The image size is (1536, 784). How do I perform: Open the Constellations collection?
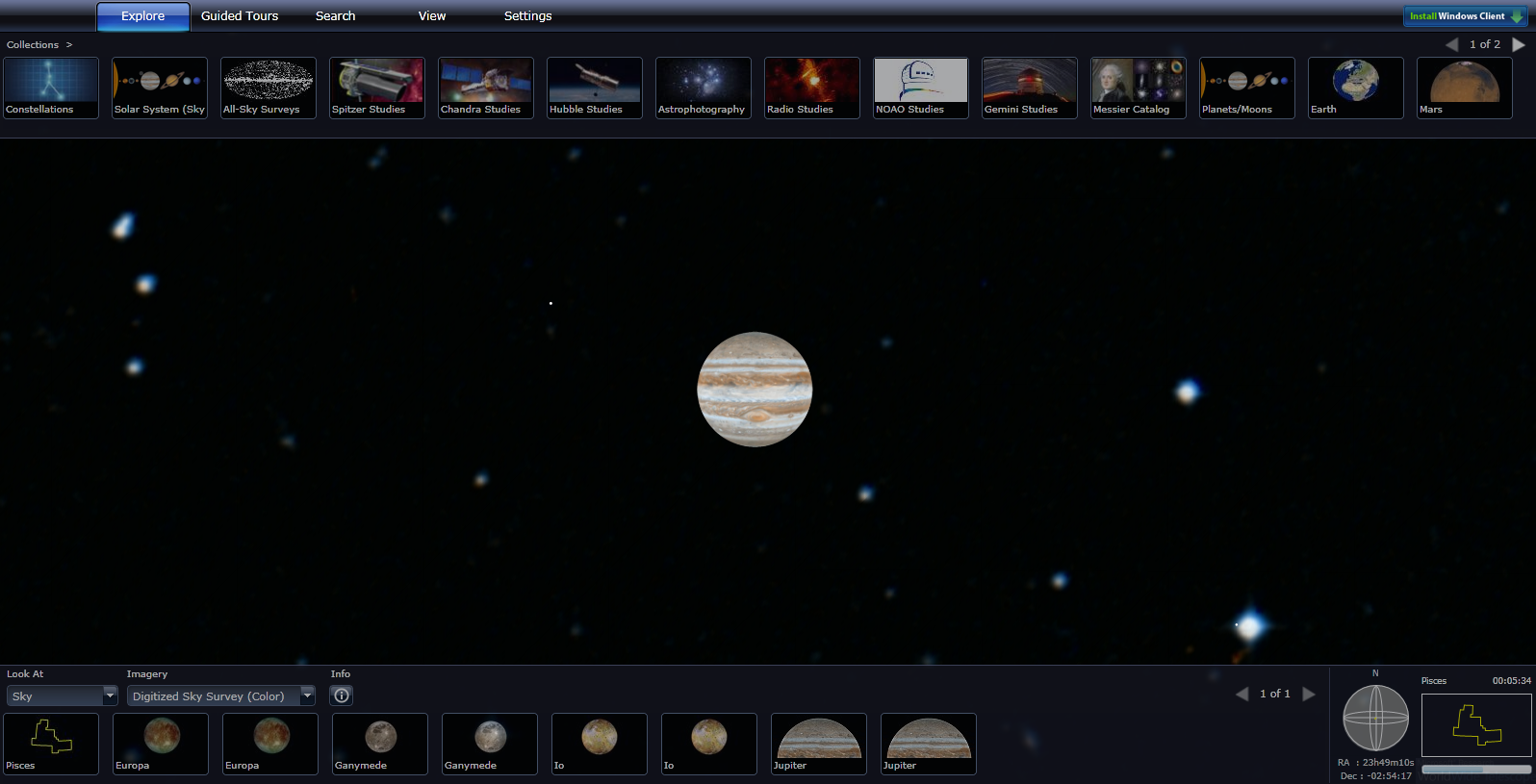[50, 88]
